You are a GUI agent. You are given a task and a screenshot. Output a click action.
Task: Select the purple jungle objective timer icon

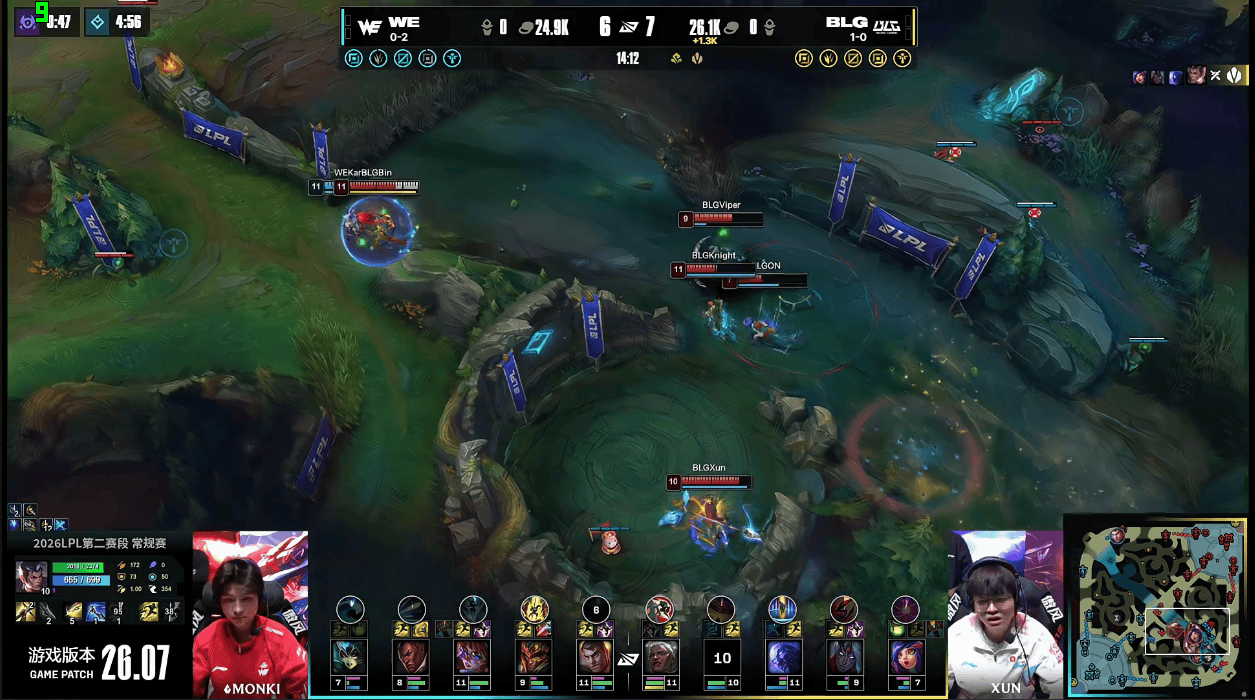(28, 22)
